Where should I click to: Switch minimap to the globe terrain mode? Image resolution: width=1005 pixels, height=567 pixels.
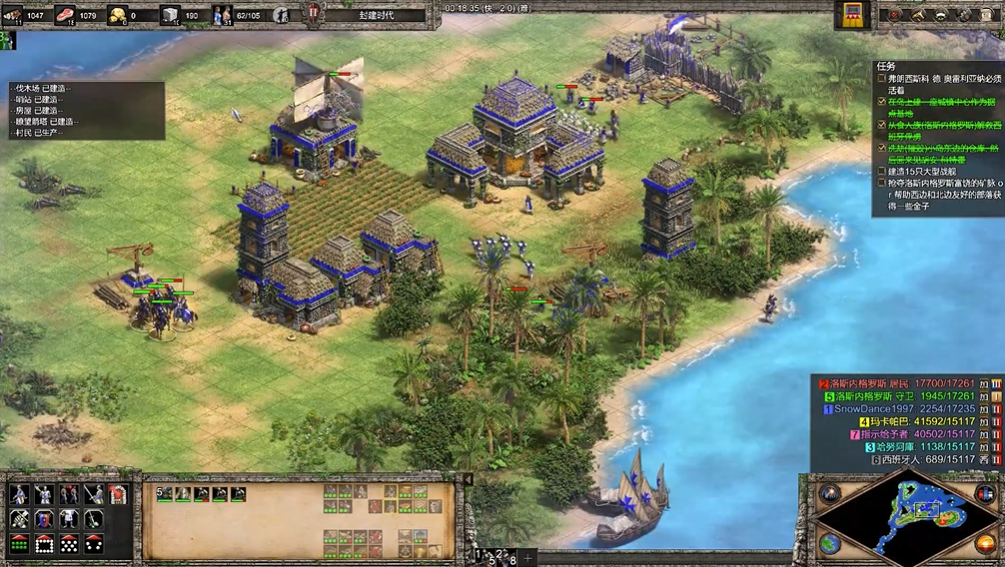830,543
